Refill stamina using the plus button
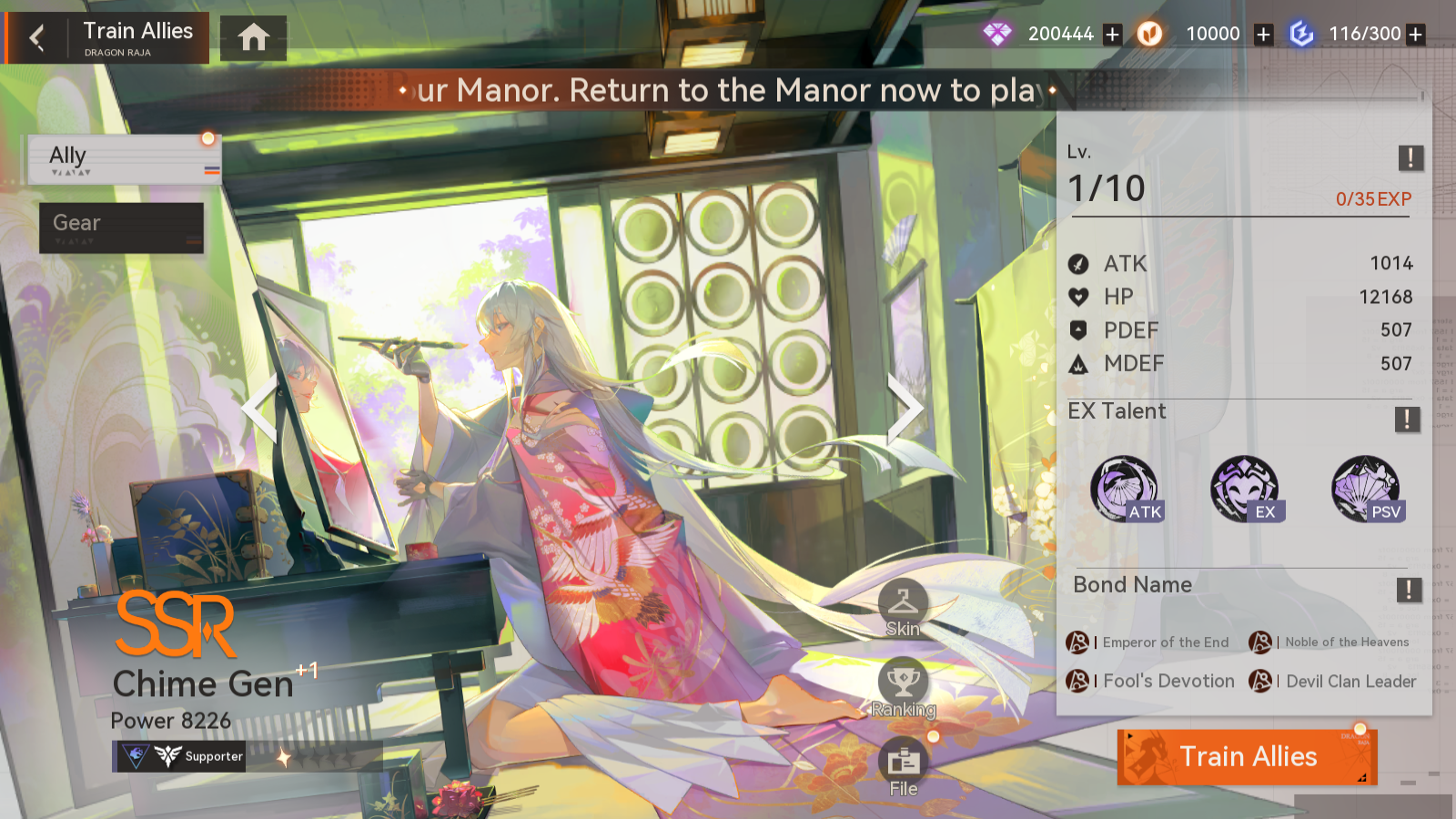The height and width of the screenshot is (819, 1456). (1415, 35)
